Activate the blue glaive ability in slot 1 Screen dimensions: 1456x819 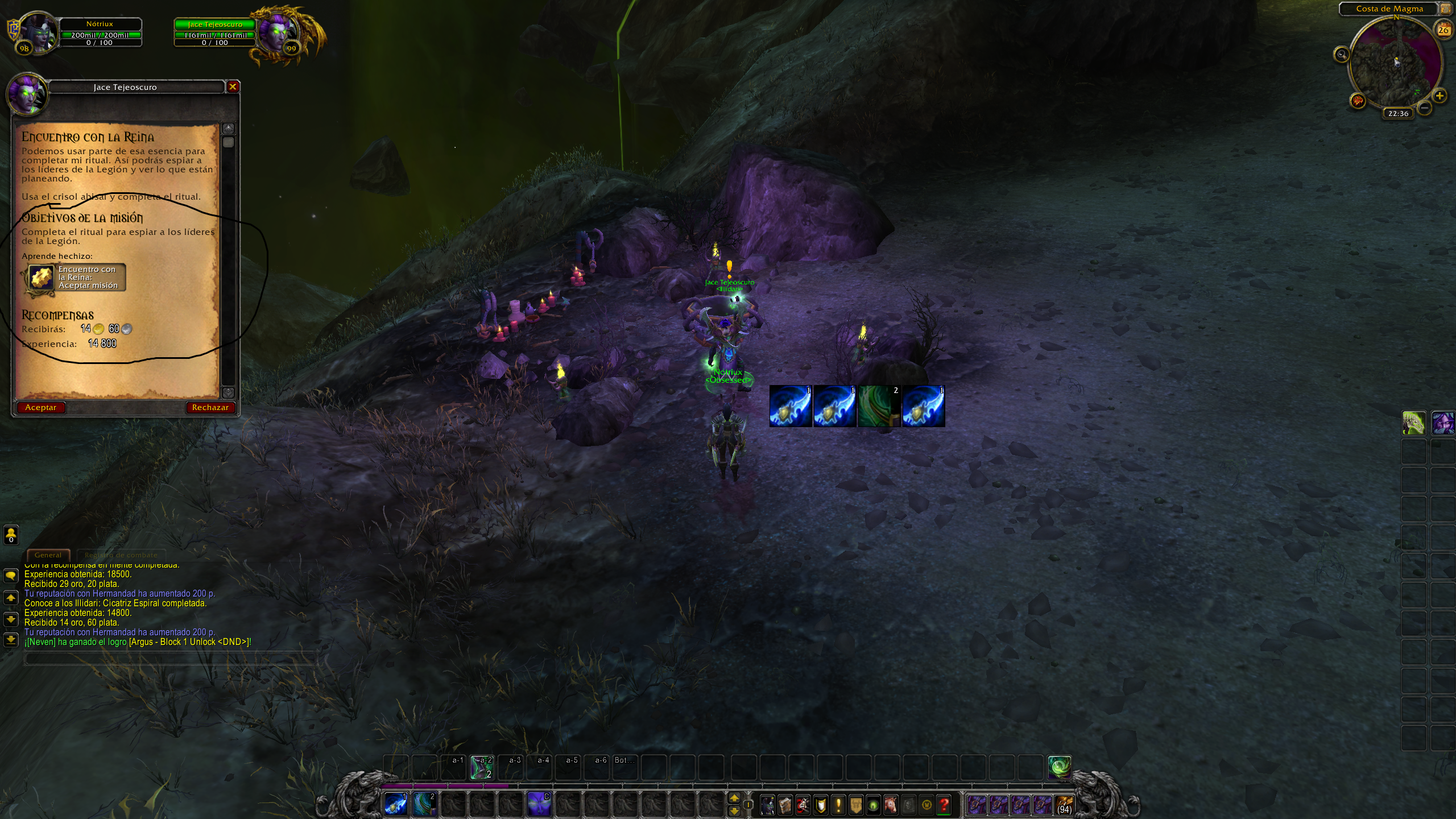(x=396, y=805)
